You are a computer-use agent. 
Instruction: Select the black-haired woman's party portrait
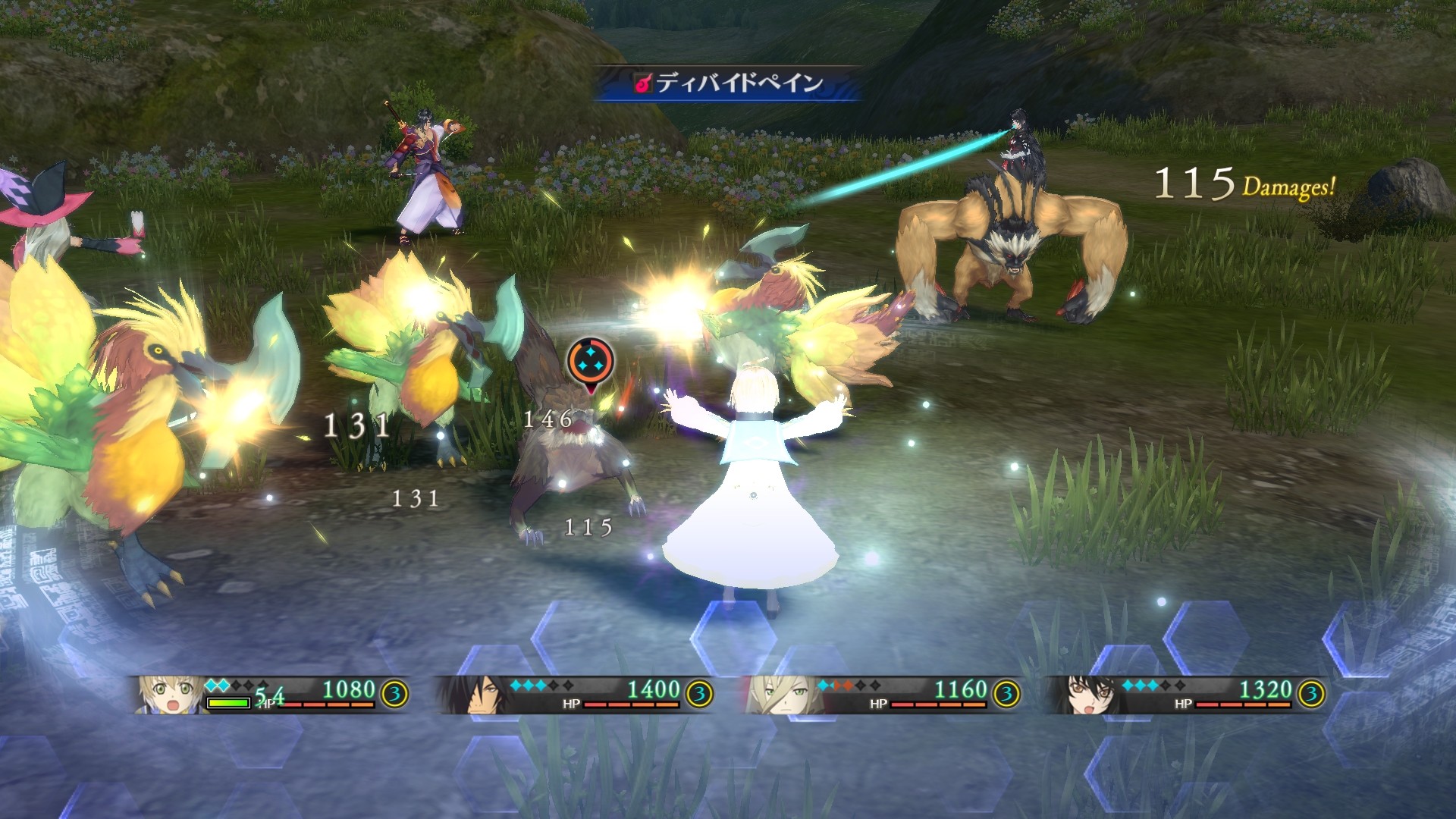click(1086, 694)
